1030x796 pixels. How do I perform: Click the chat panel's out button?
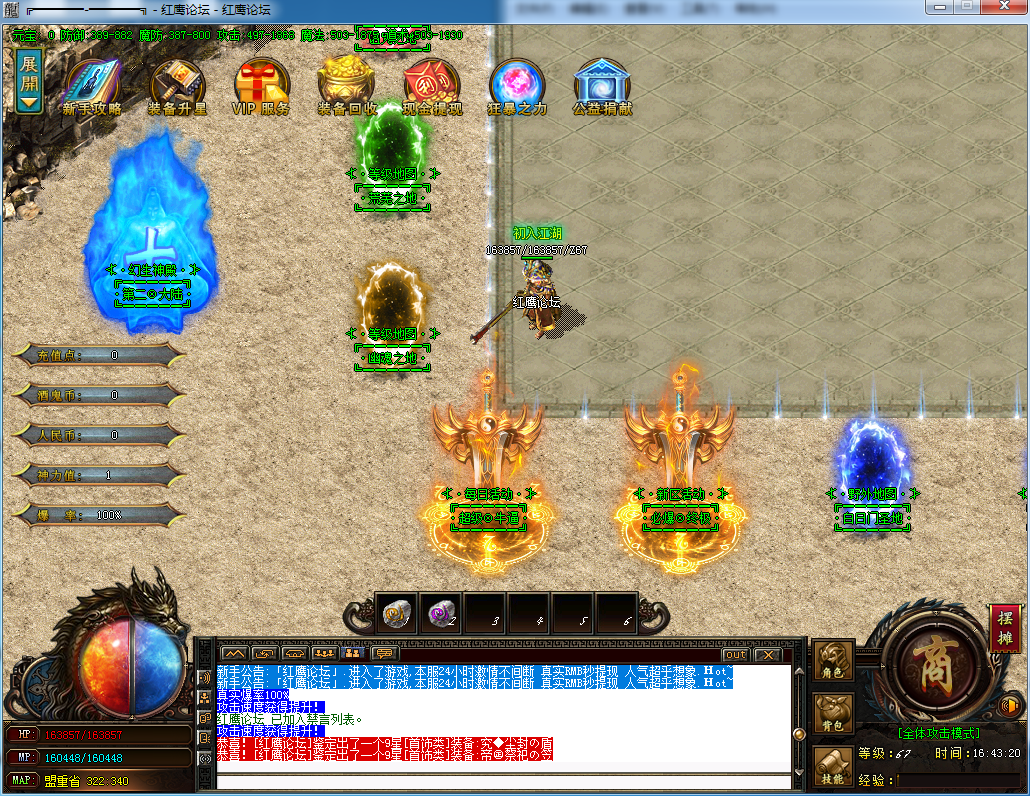pos(735,654)
